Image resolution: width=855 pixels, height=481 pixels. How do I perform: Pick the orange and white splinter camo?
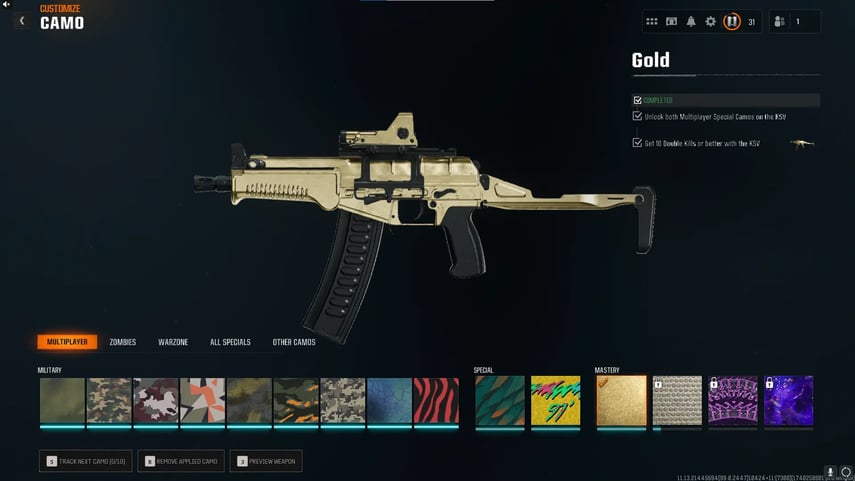coord(203,400)
